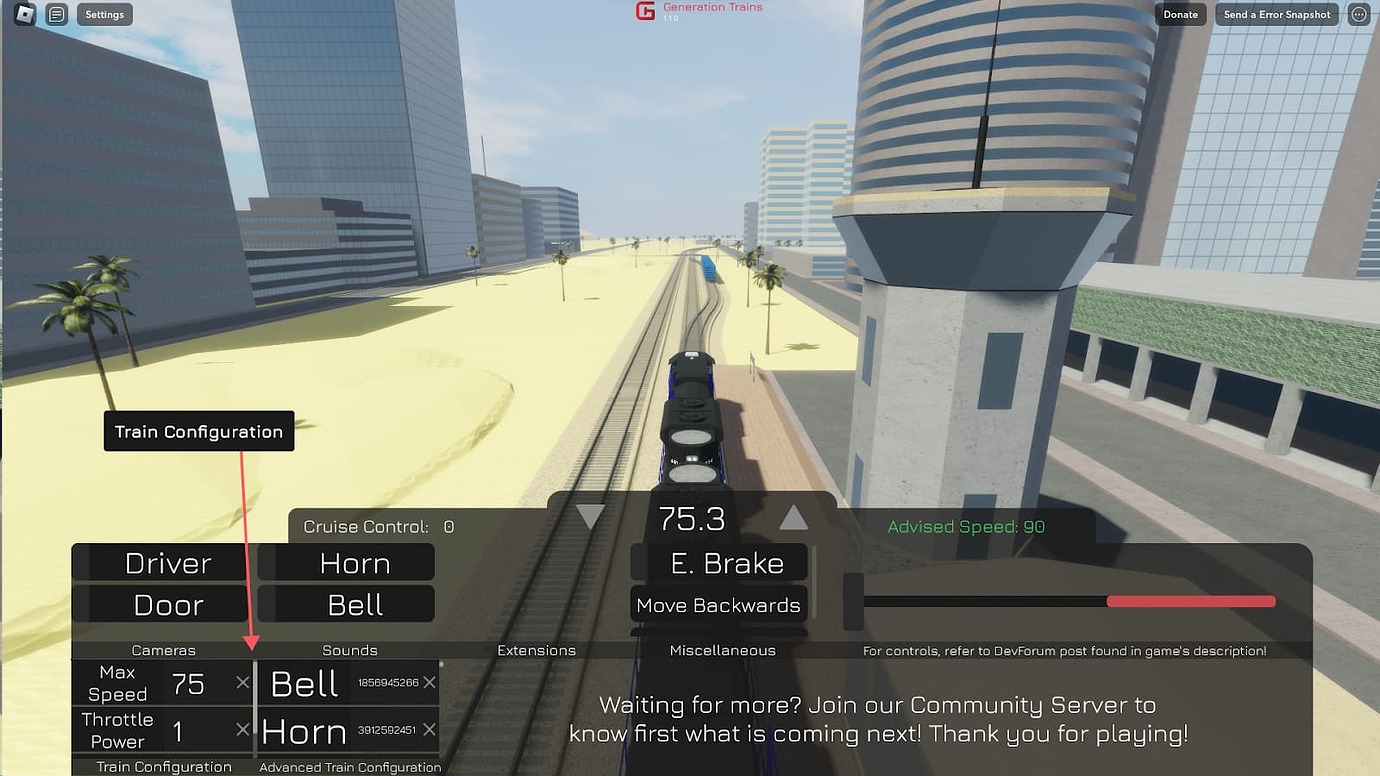Image resolution: width=1380 pixels, height=776 pixels.
Task: Open the Miscellaneous section
Action: pyautogui.click(x=722, y=649)
